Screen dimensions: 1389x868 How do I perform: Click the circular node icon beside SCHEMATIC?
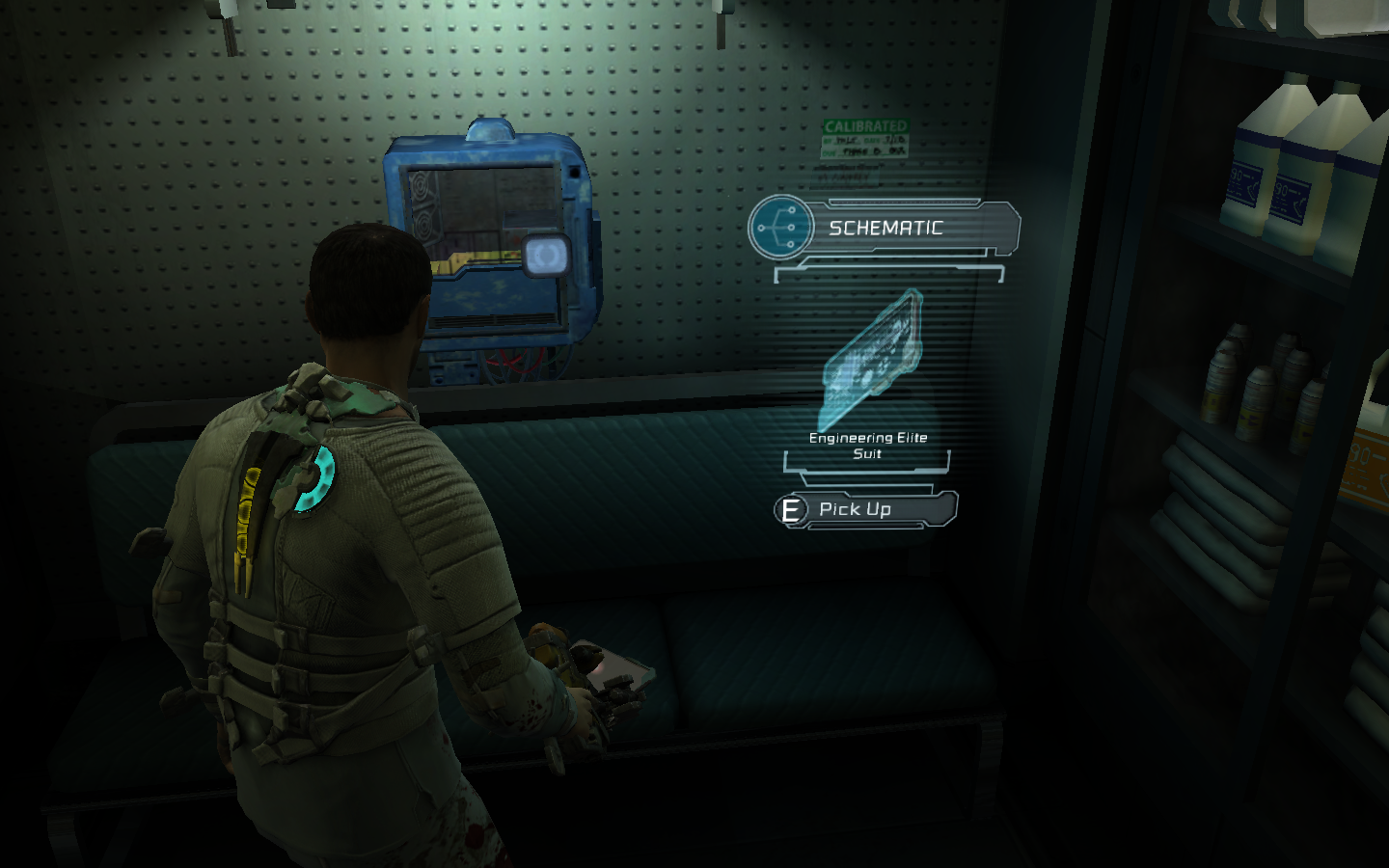780,228
